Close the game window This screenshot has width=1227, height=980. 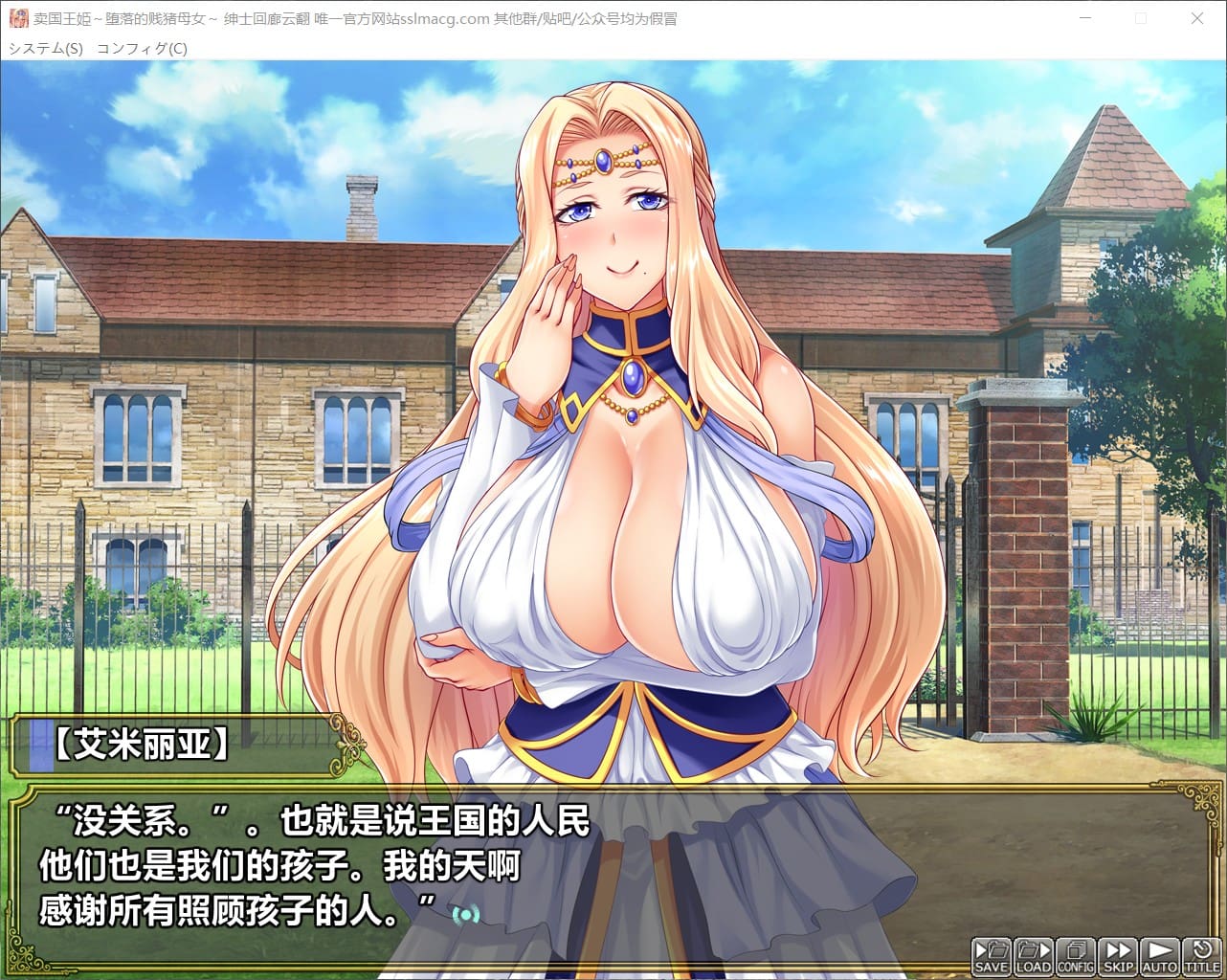click(x=1196, y=18)
